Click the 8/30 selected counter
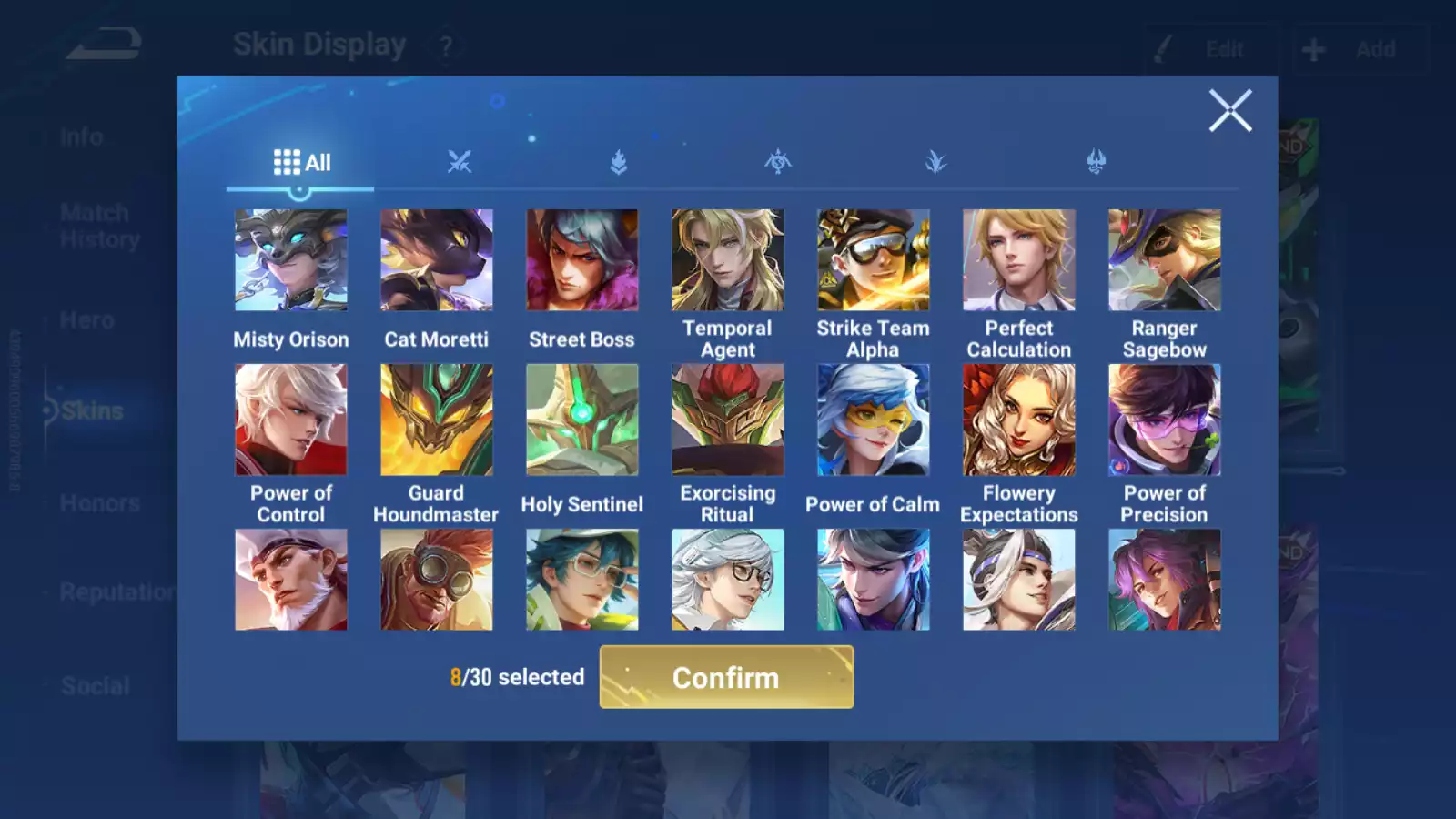Screen dimensions: 1456x819 click(x=517, y=677)
